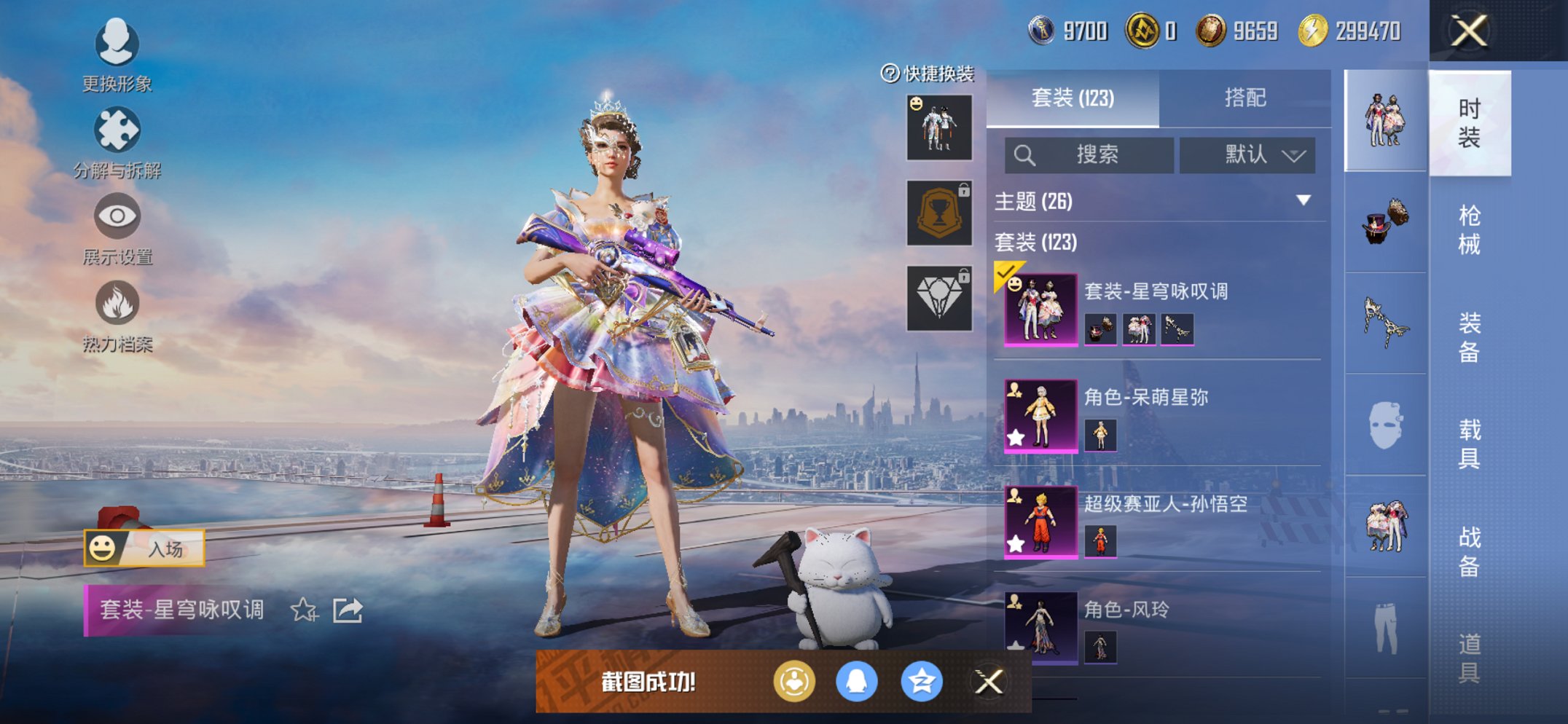Open the 默认 sort dropdown
This screenshot has height=724, width=1568.
(1247, 155)
